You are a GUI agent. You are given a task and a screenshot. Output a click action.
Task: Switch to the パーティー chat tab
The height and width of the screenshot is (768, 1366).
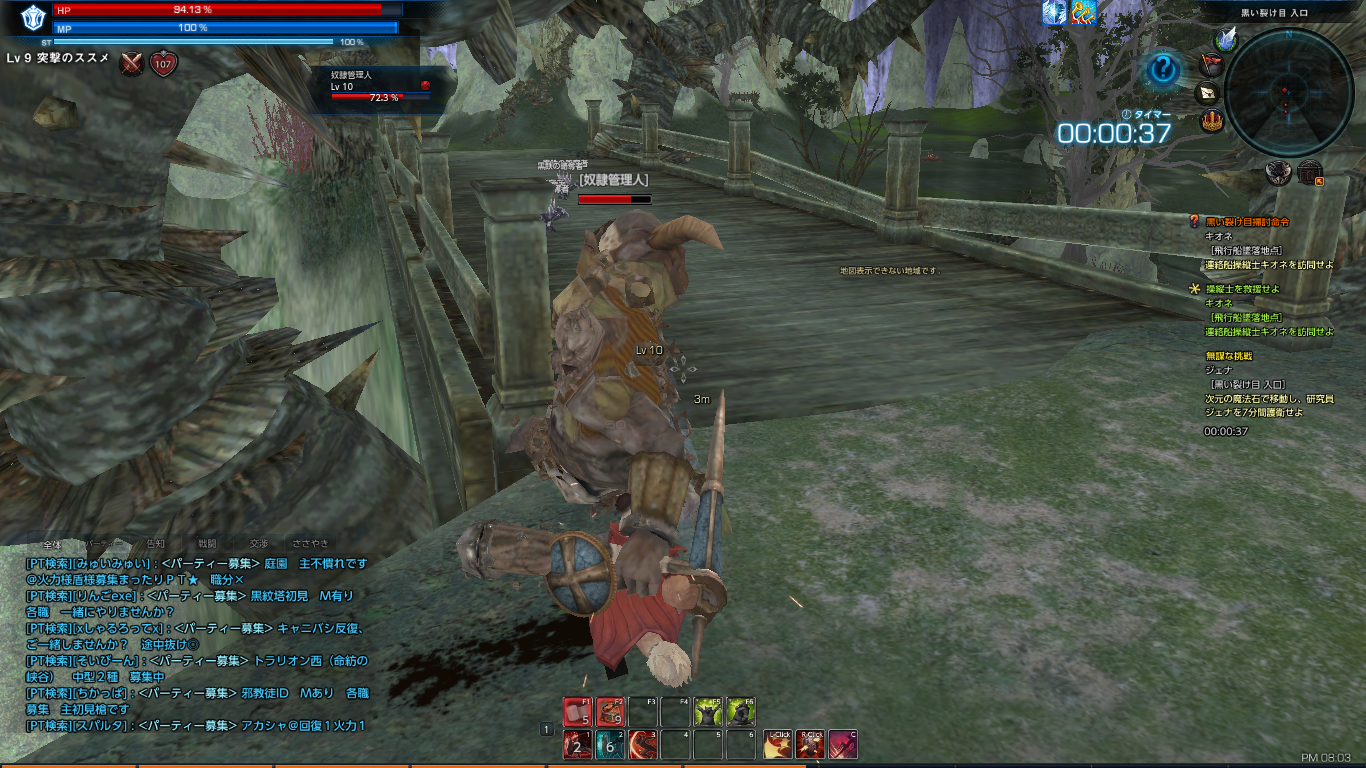(x=101, y=544)
